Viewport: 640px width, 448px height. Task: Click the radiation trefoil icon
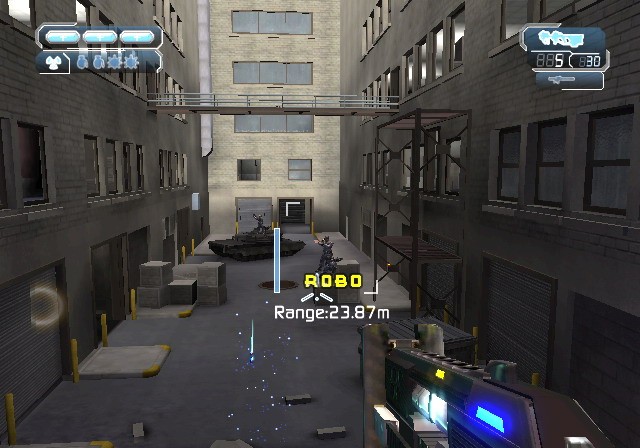pyautogui.click(x=52, y=61)
